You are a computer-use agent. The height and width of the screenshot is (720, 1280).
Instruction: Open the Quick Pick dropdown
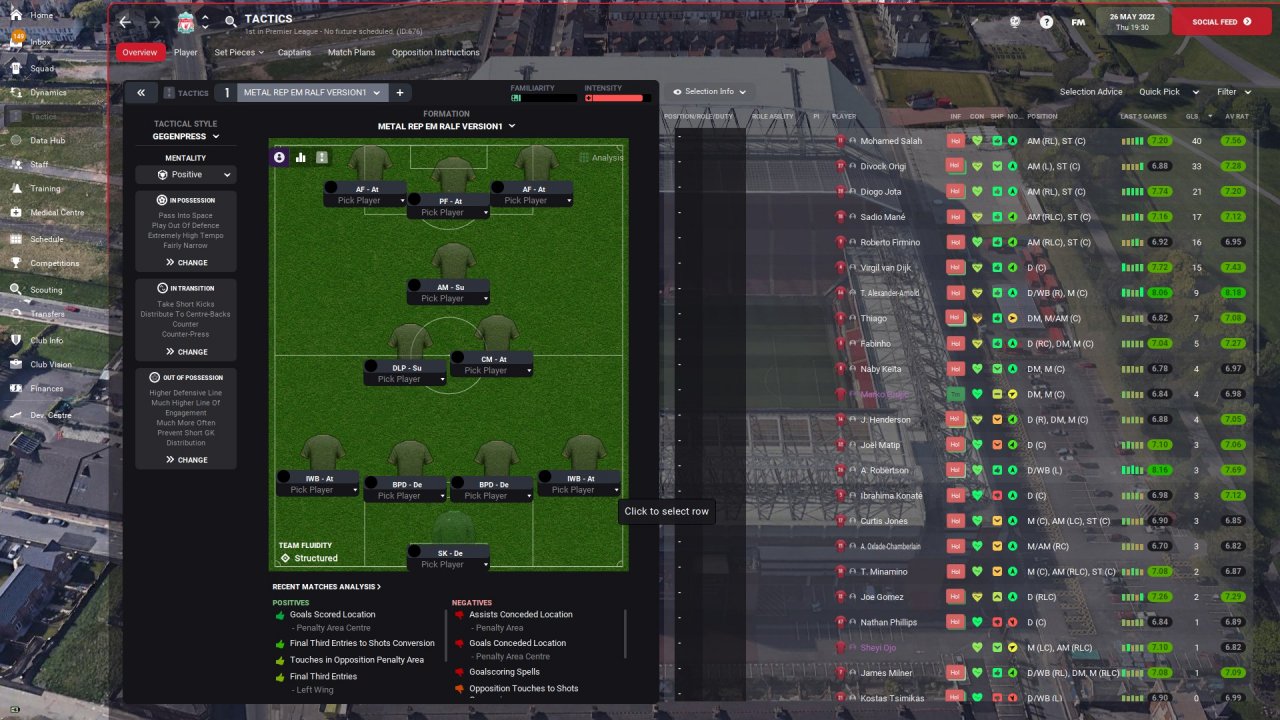[x=1165, y=92]
